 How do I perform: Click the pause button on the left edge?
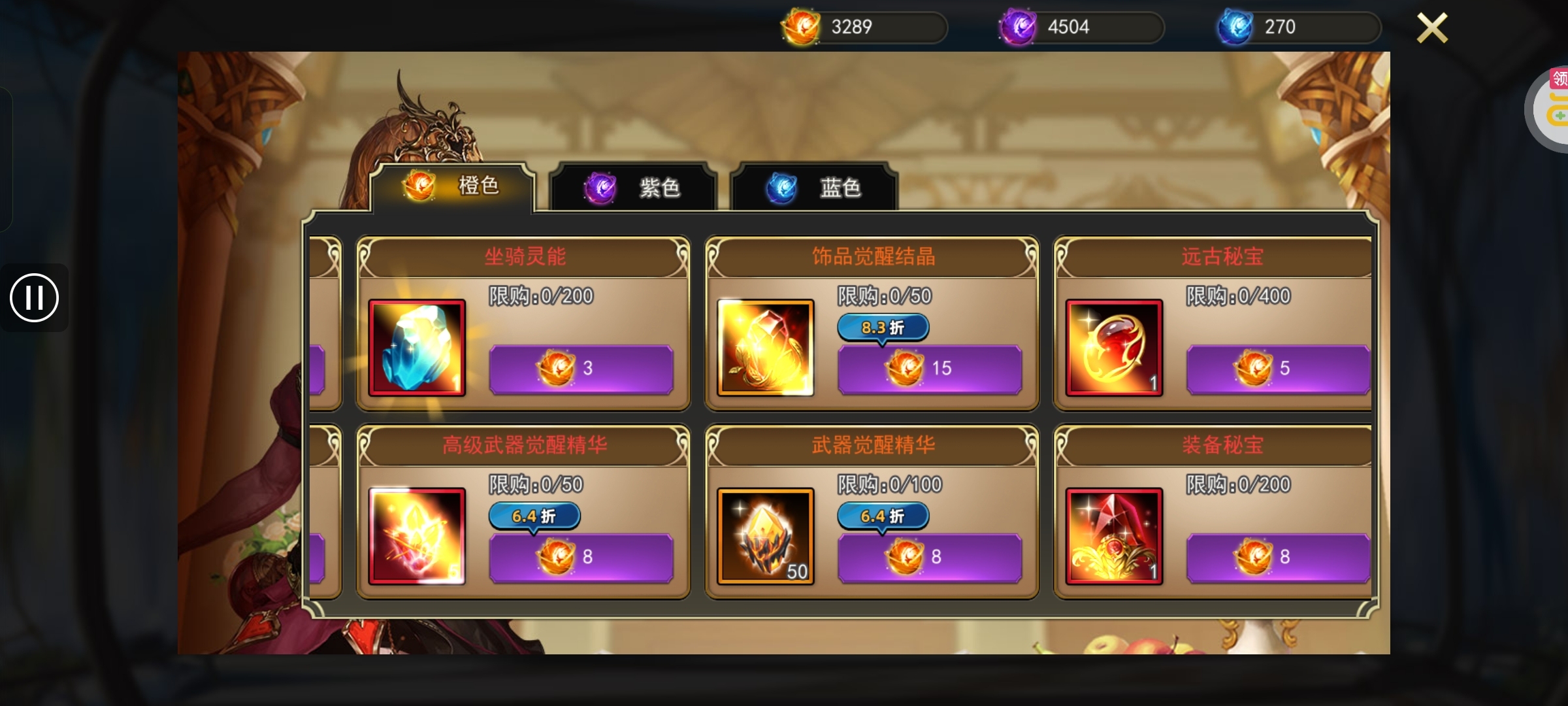coord(34,298)
